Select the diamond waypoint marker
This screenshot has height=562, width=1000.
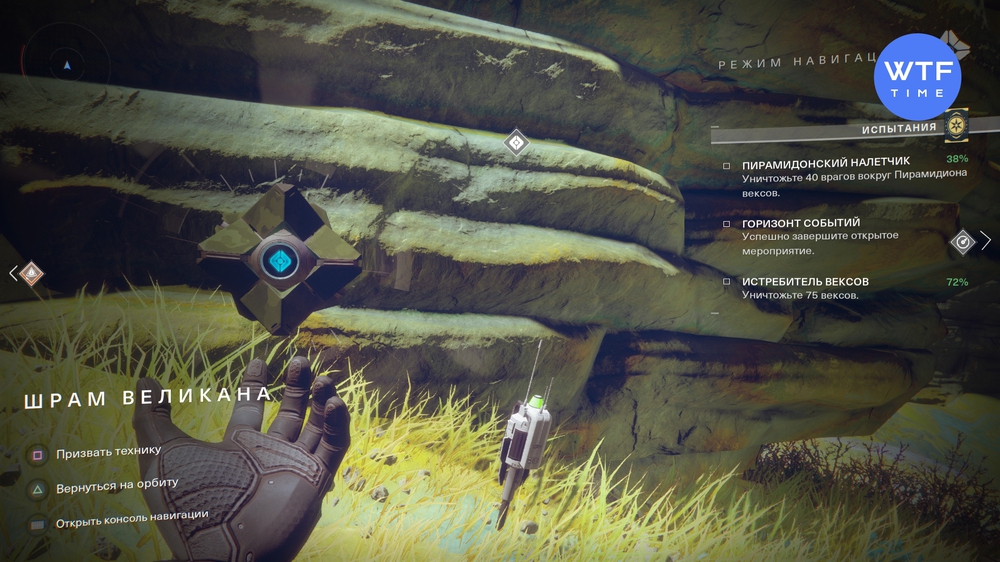coord(516,143)
